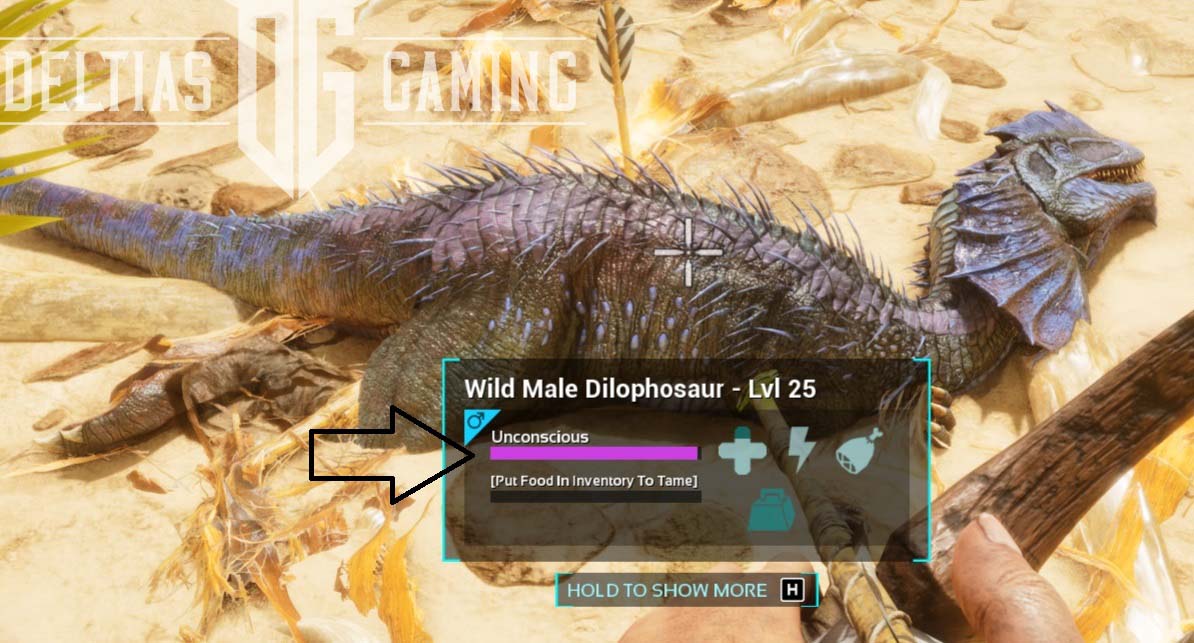This screenshot has height=643, width=1194.
Task: Select the weight icon
Action: [x=772, y=509]
